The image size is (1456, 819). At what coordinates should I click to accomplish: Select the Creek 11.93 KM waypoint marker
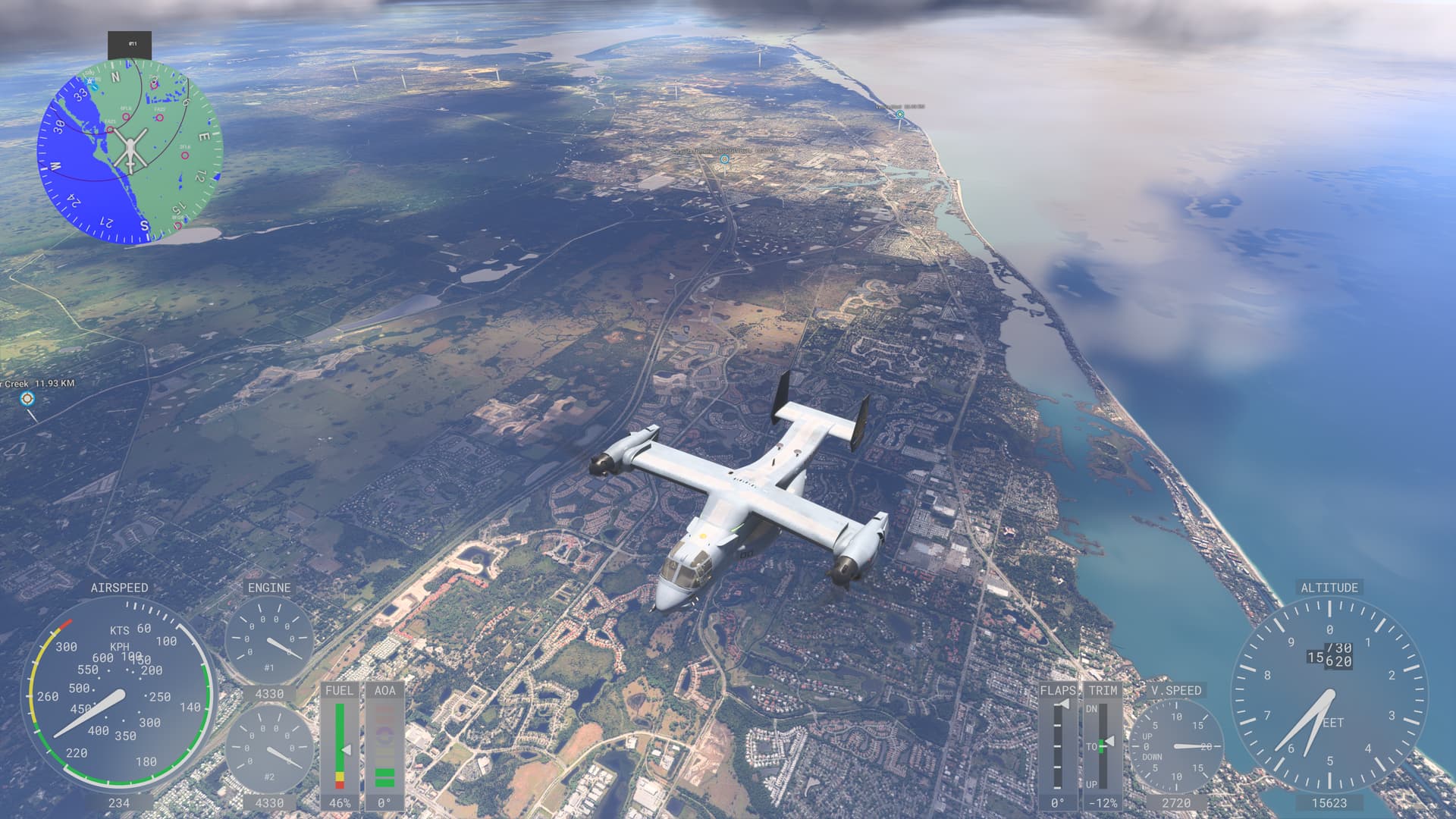[x=27, y=398]
